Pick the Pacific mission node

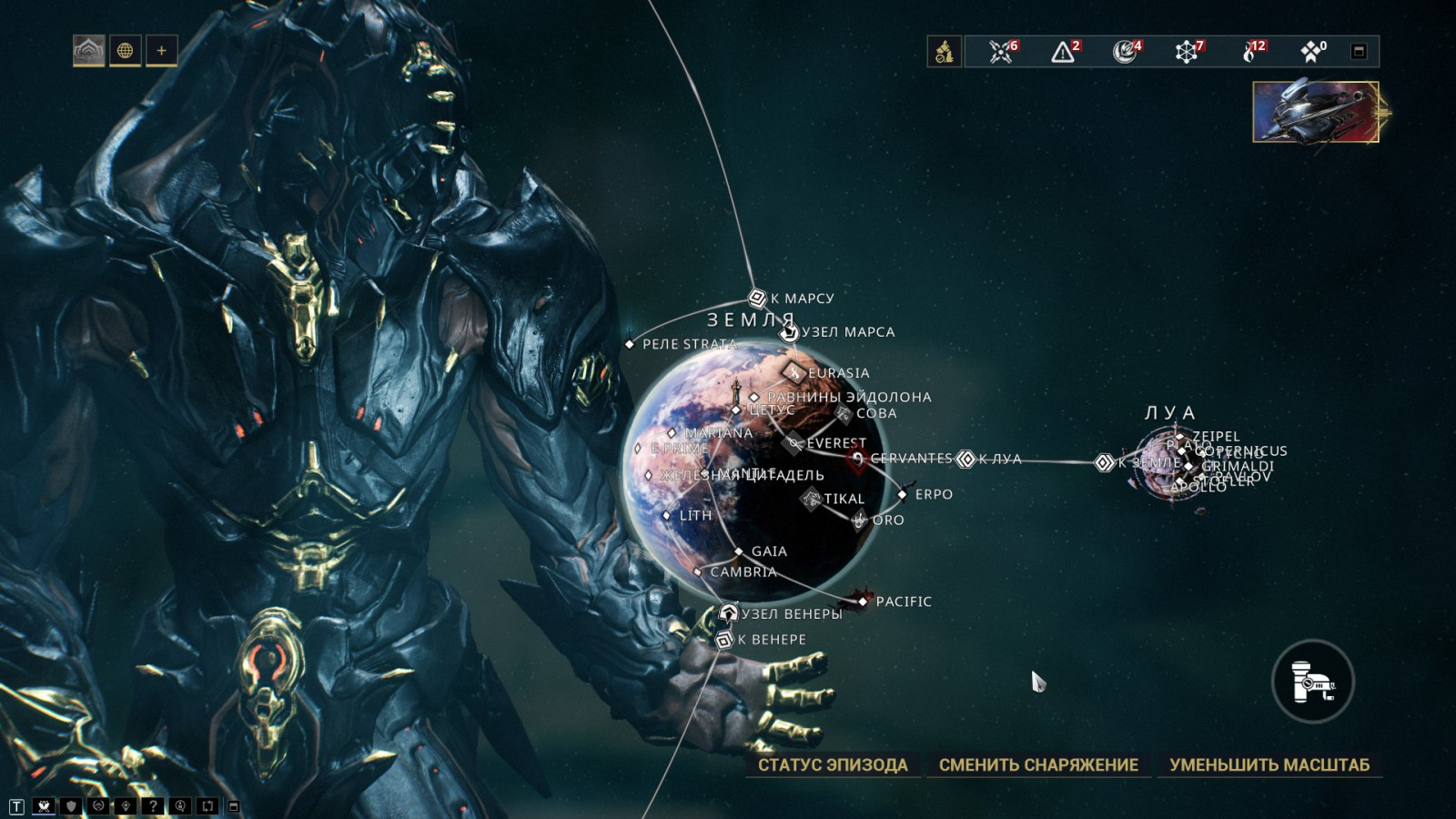[863, 602]
